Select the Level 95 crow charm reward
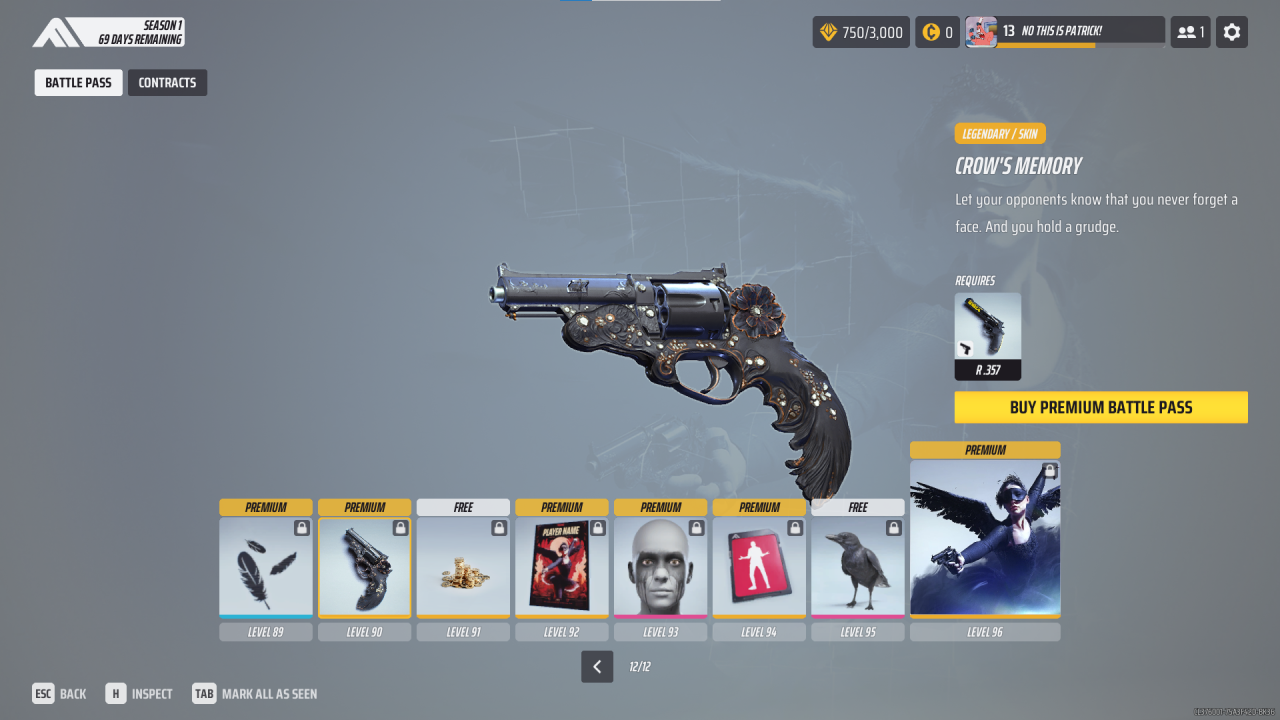This screenshot has width=1280, height=720. coord(857,570)
